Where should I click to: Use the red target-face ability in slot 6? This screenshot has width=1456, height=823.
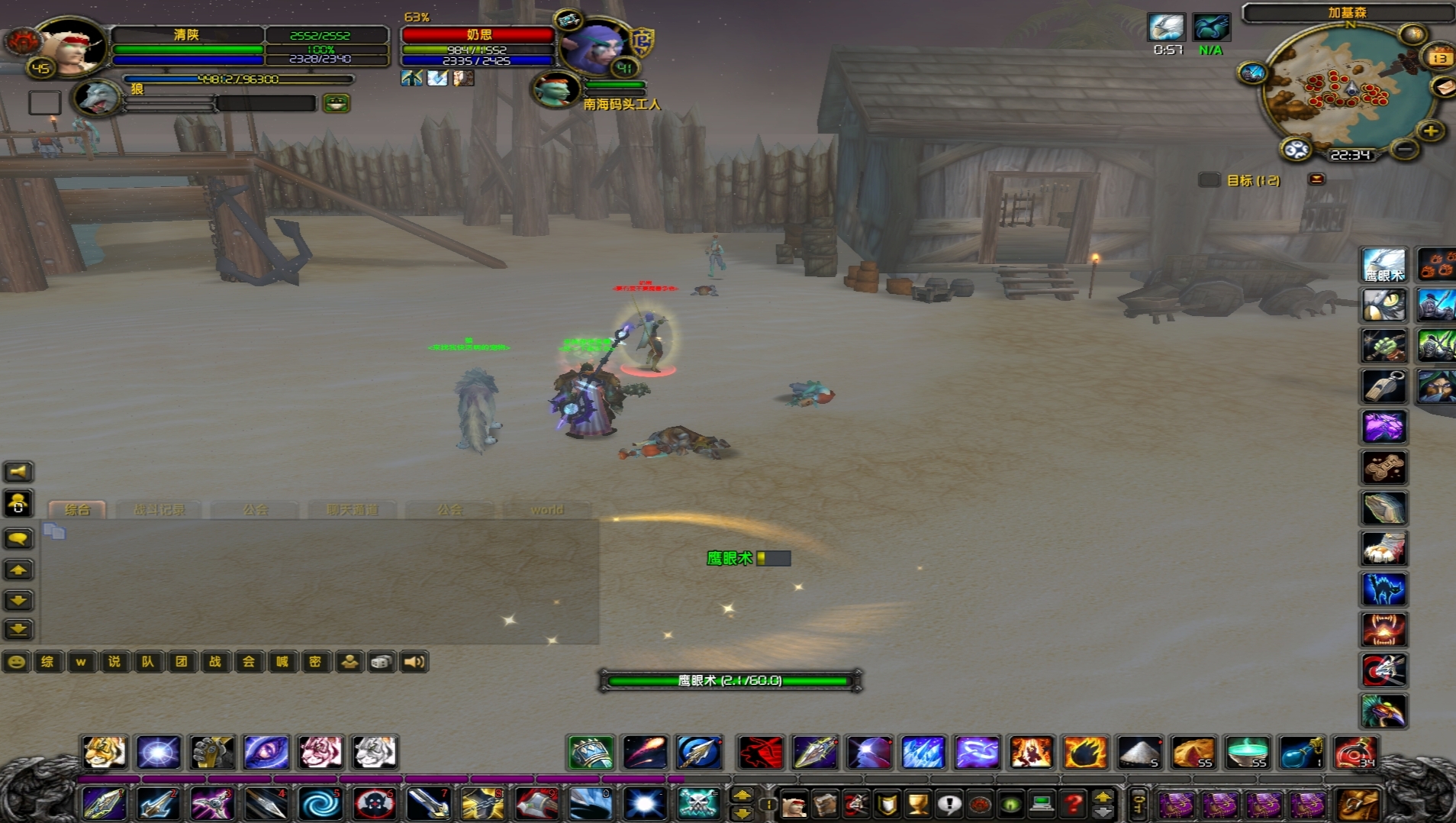[374, 804]
